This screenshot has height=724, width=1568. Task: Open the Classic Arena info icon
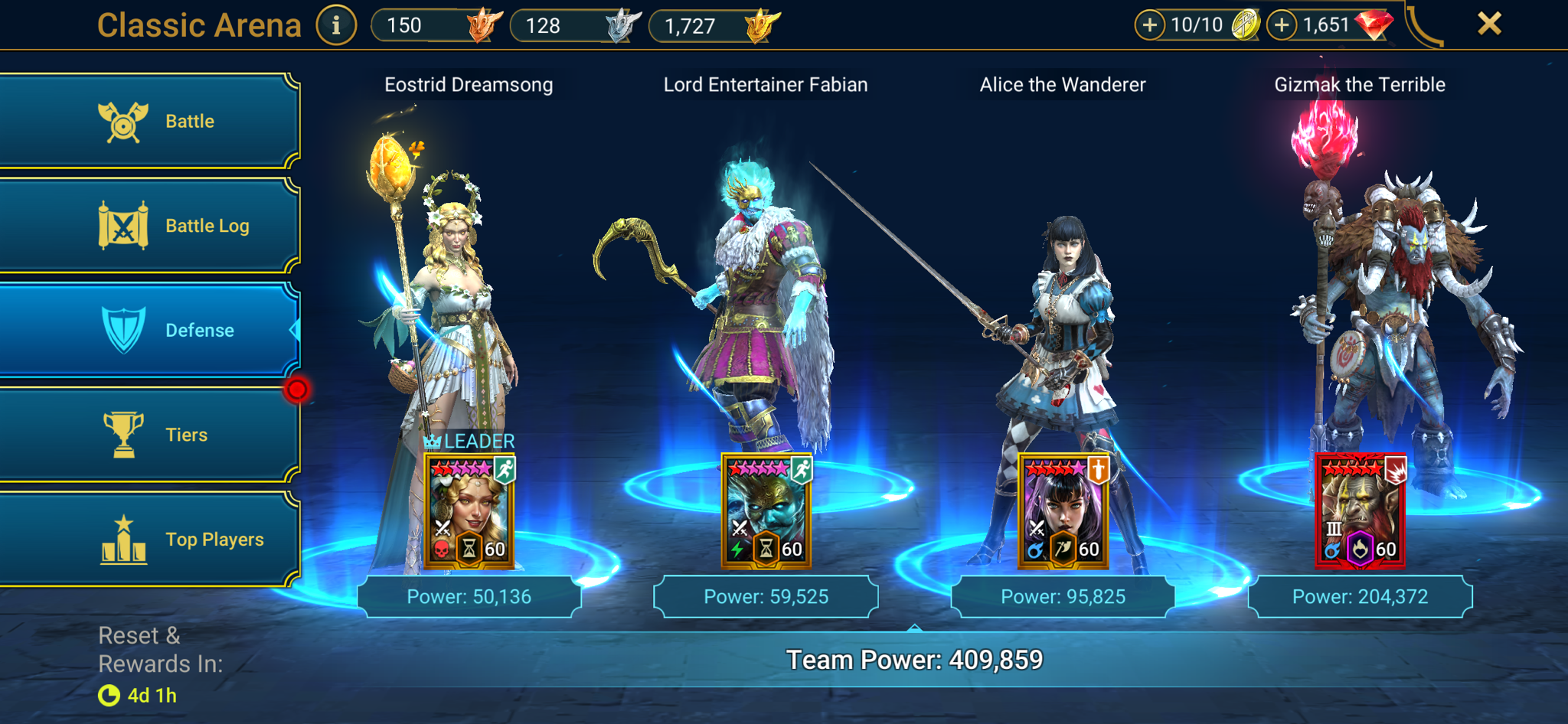pos(335,24)
